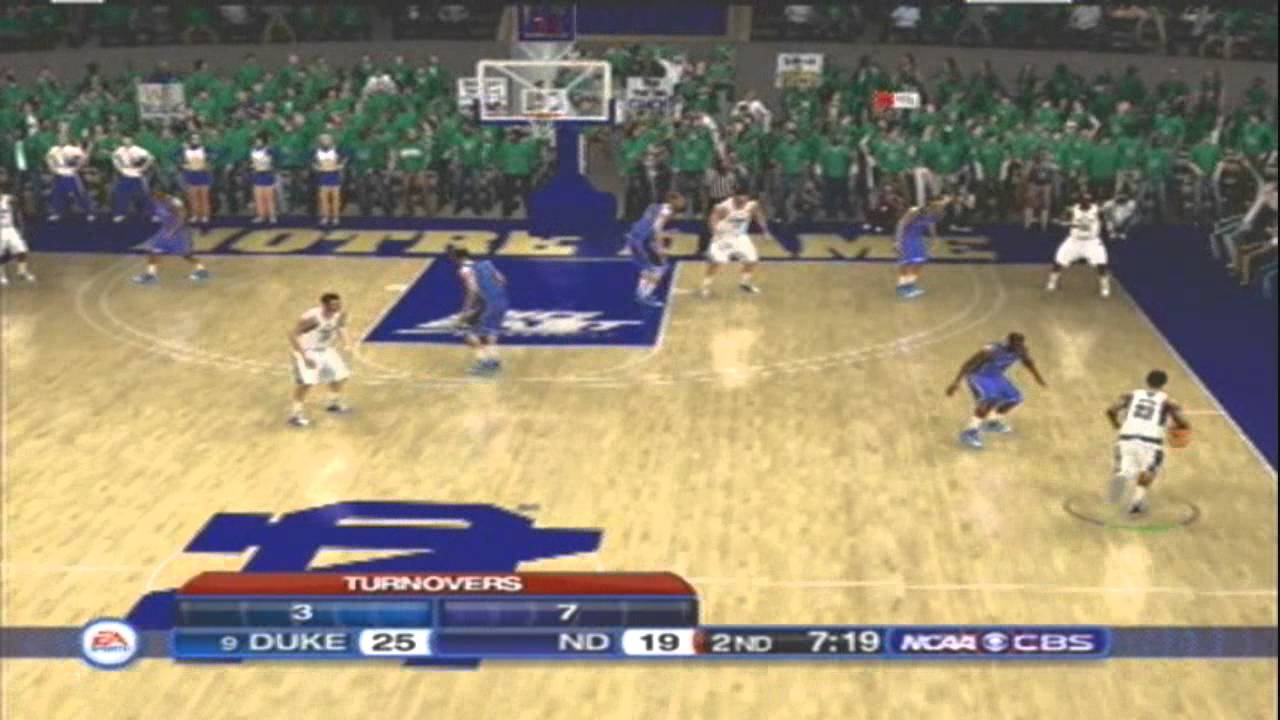Expand the TURNOVERS stat banner

pos(435,583)
